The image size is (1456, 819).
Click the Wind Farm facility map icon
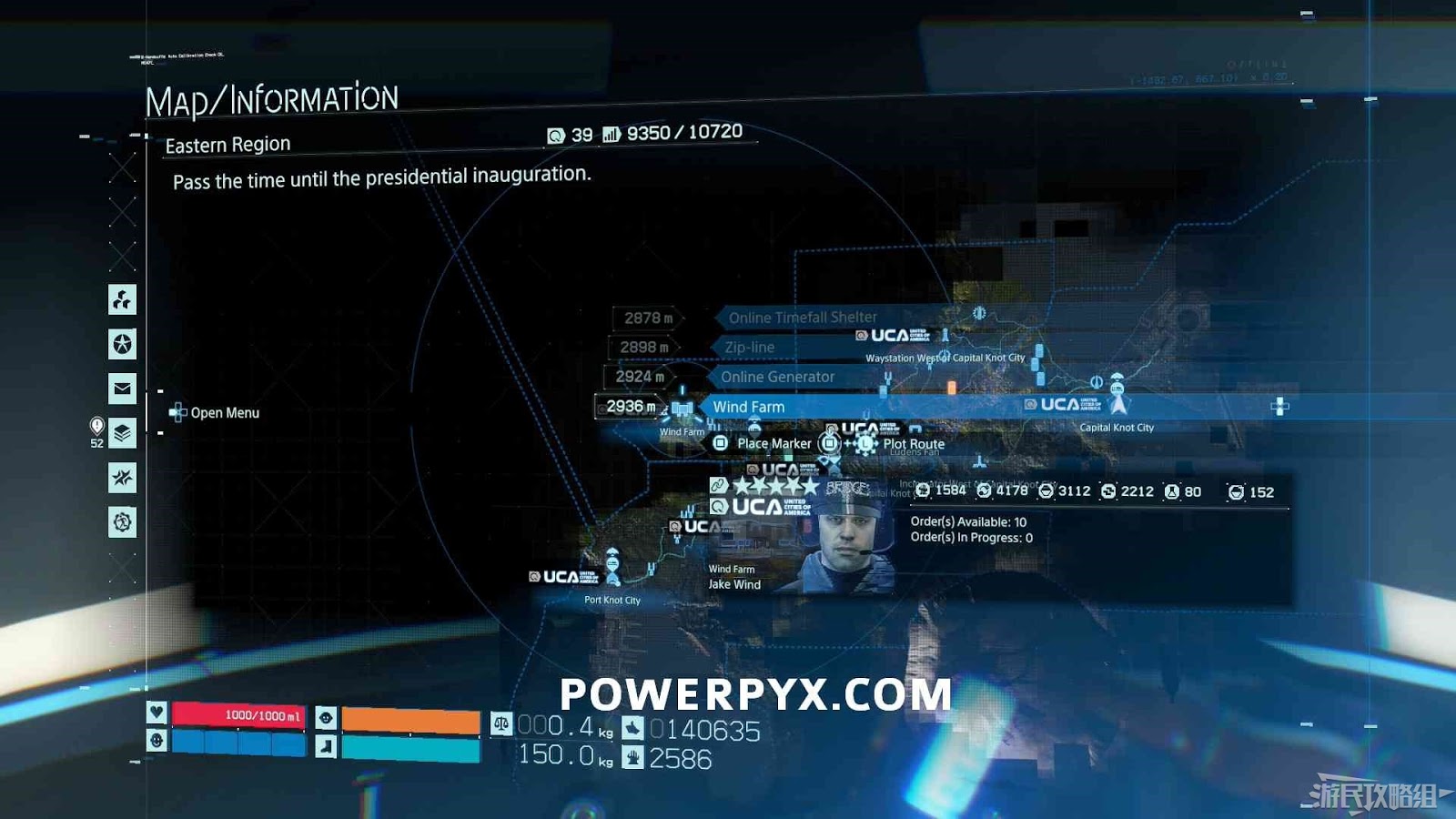pyautogui.click(x=682, y=409)
